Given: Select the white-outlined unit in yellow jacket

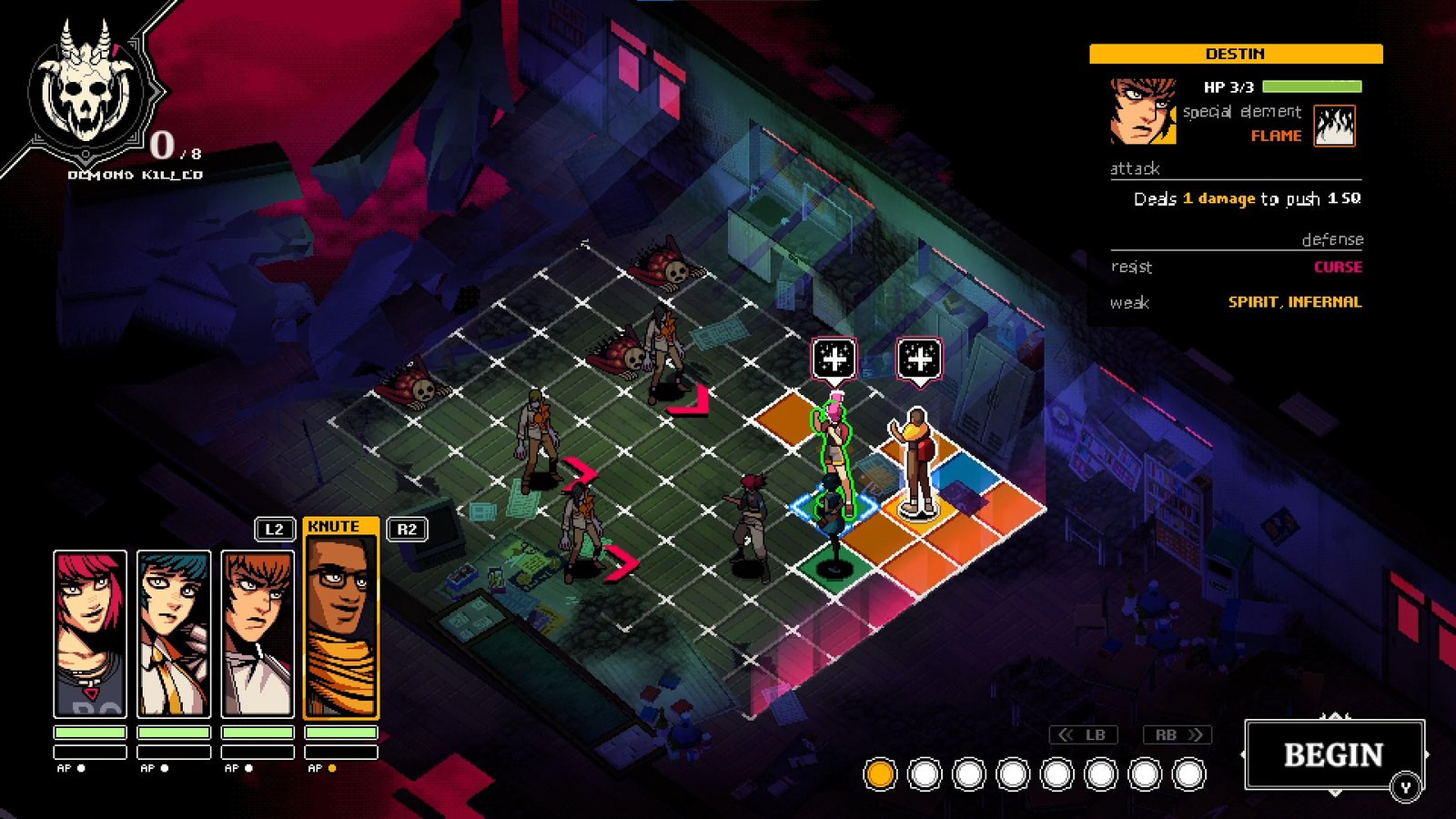Looking at the screenshot, I should coord(917,460).
